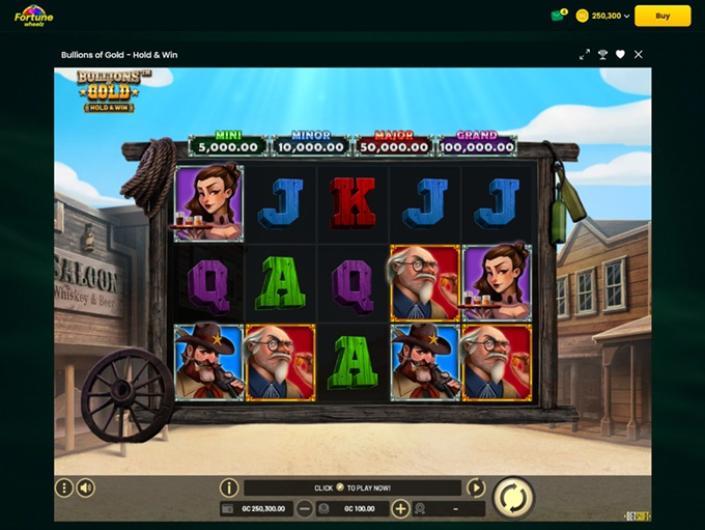Open the three-dots game menu
The image size is (705, 530).
(x=65, y=488)
